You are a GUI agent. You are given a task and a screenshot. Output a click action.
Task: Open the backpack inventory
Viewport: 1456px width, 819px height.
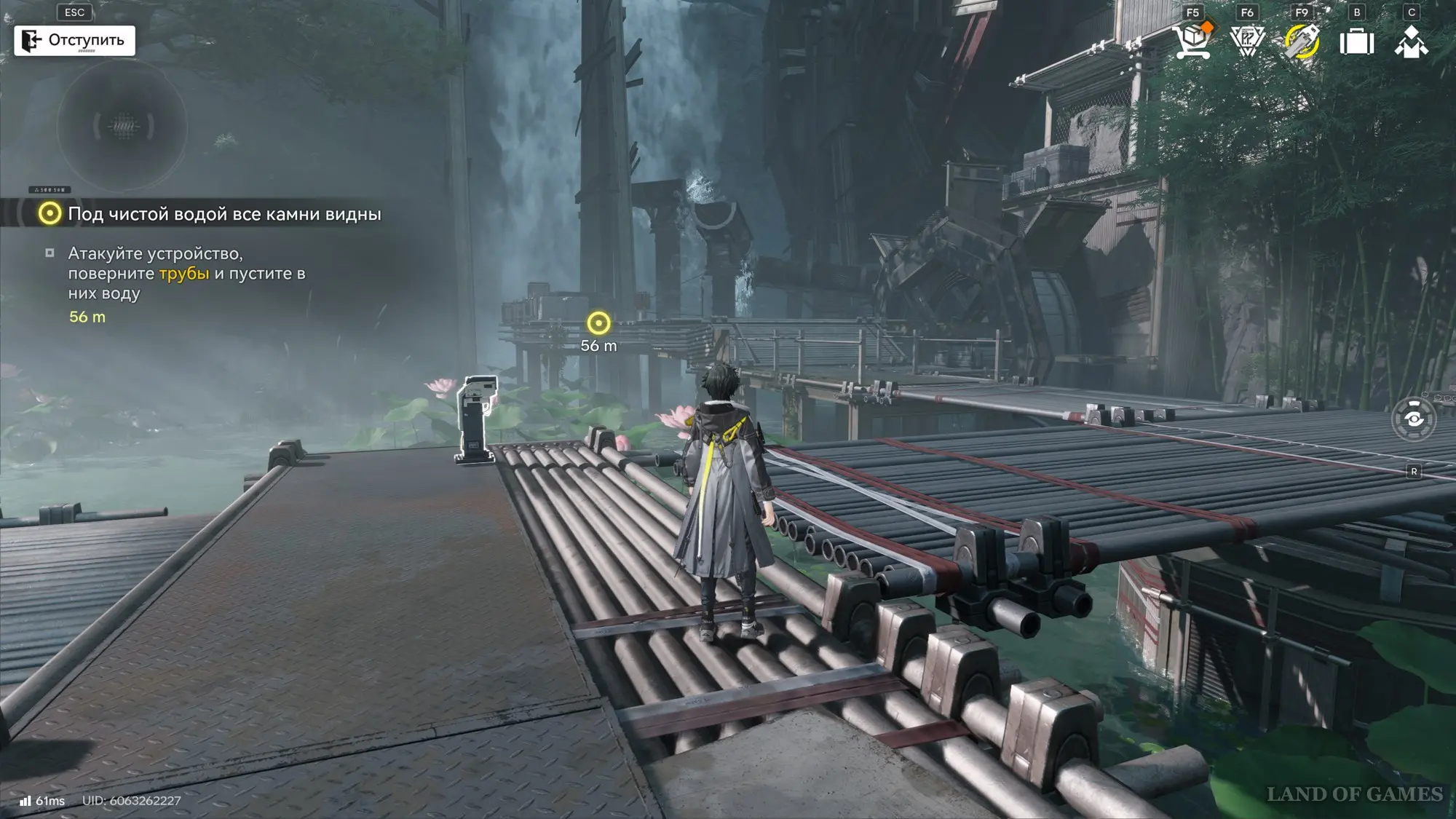pyautogui.click(x=1357, y=41)
